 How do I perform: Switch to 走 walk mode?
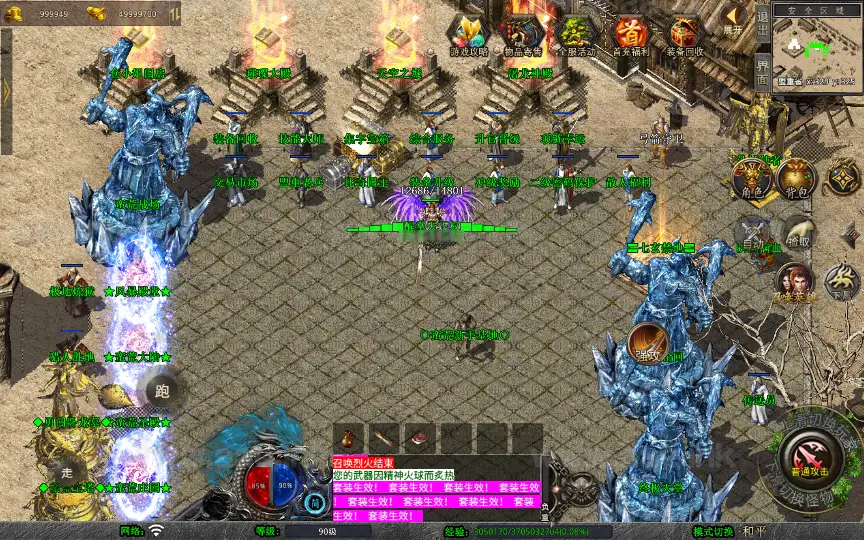68,471
